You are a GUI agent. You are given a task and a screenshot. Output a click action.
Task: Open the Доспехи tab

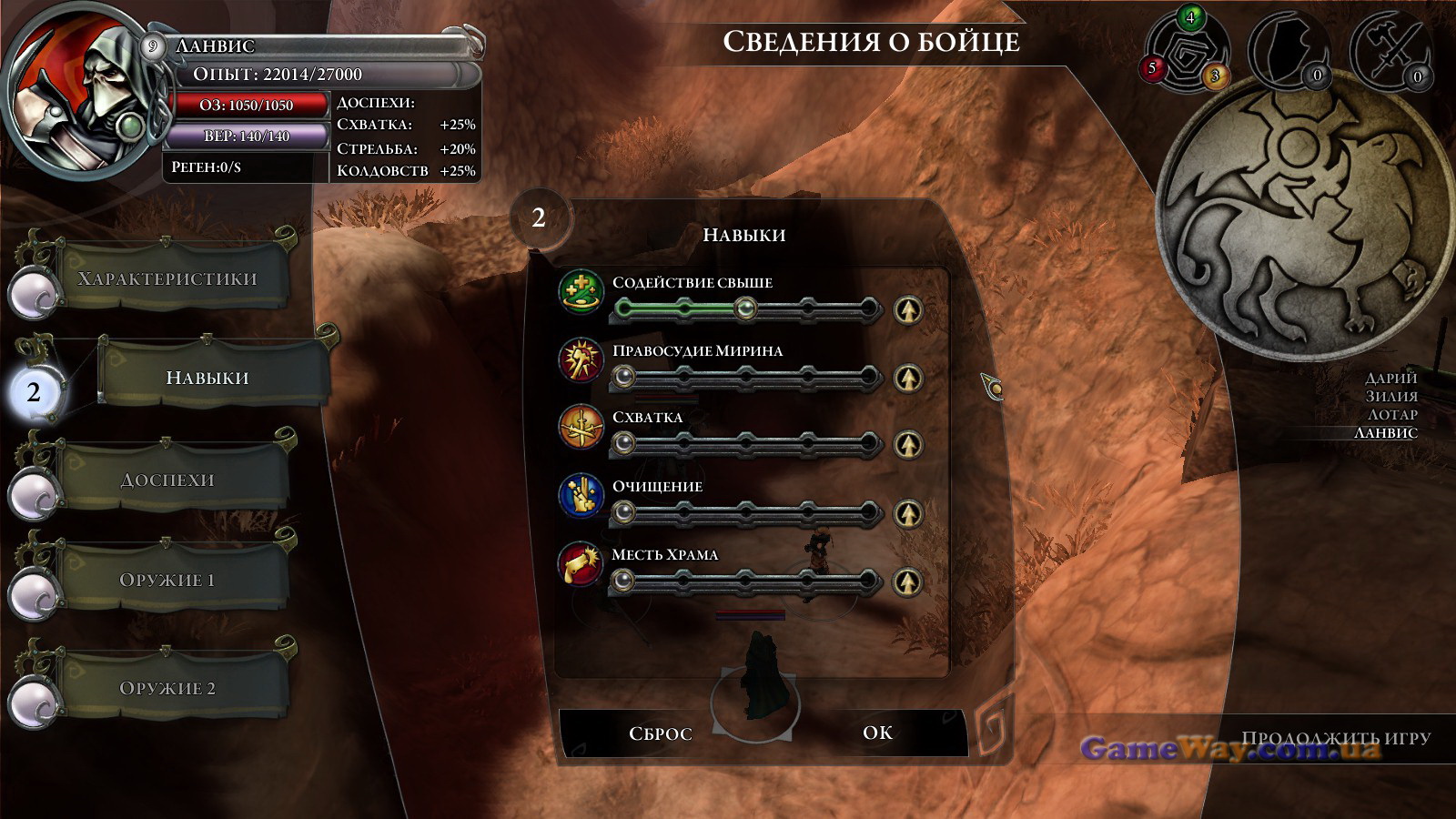[x=167, y=480]
